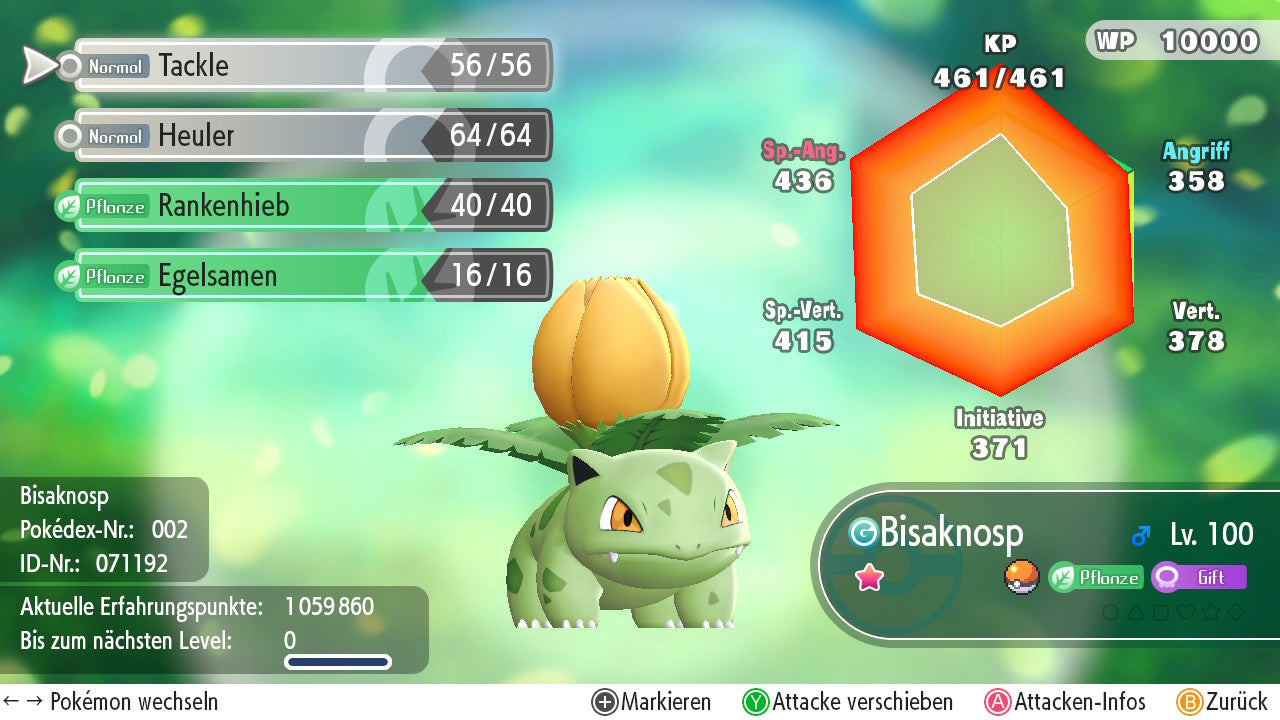Highlight the Egelsamen move row

click(310, 276)
